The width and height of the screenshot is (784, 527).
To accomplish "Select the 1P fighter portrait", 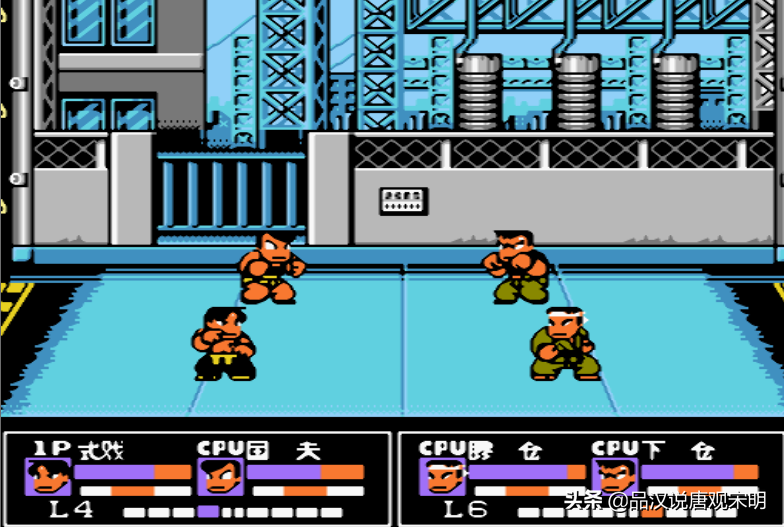I will click(x=48, y=477).
